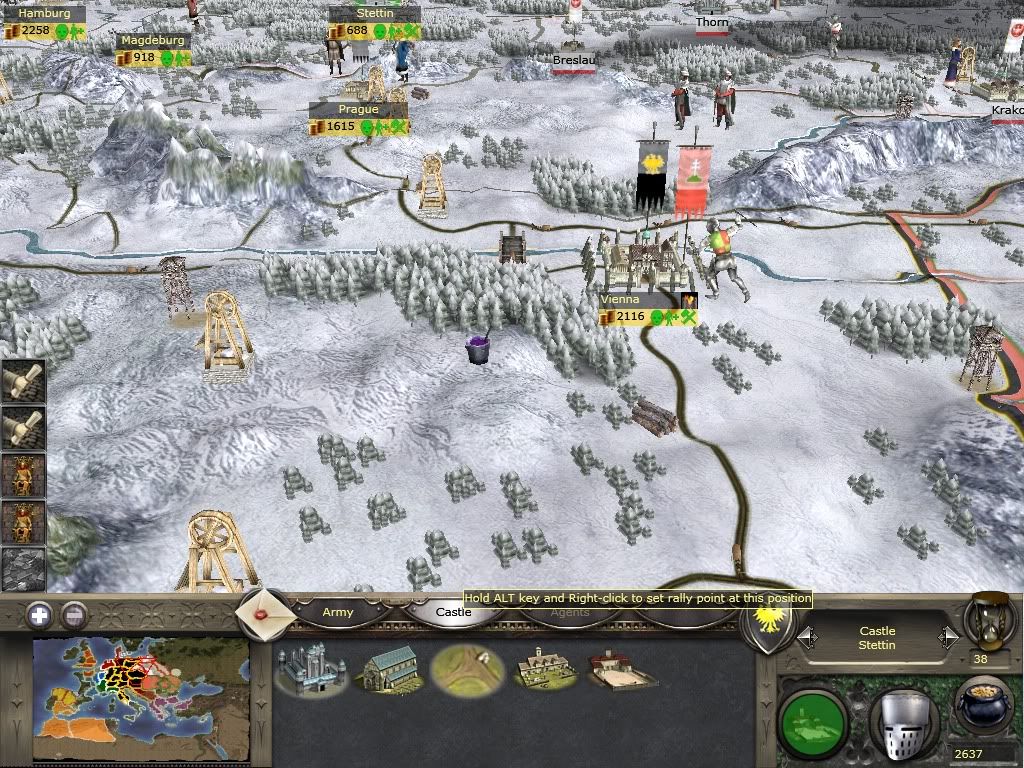Open the Agents tab
The image size is (1024, 768).
[x=570, y=612]
